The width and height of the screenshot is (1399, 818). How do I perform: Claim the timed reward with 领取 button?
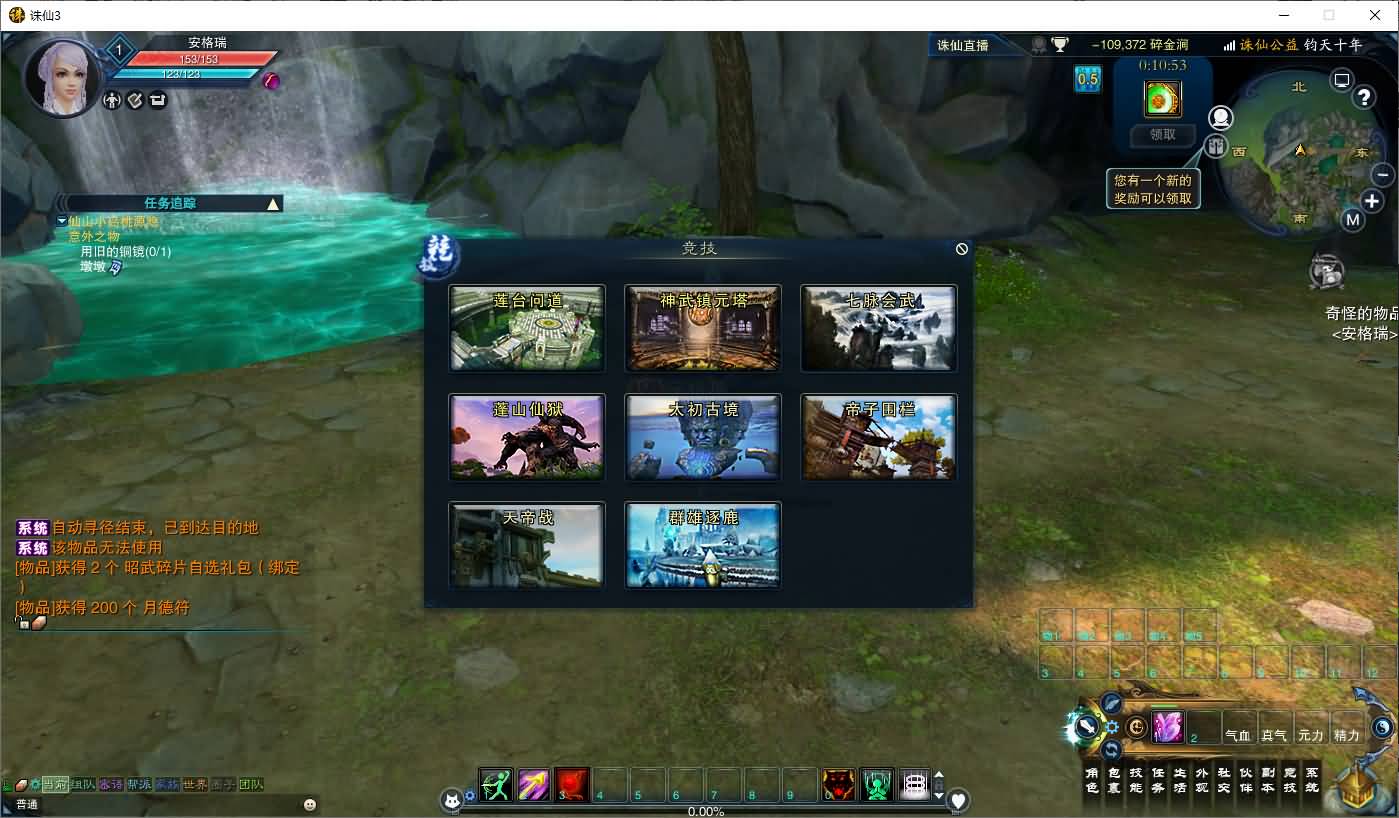pos(1162,135)
